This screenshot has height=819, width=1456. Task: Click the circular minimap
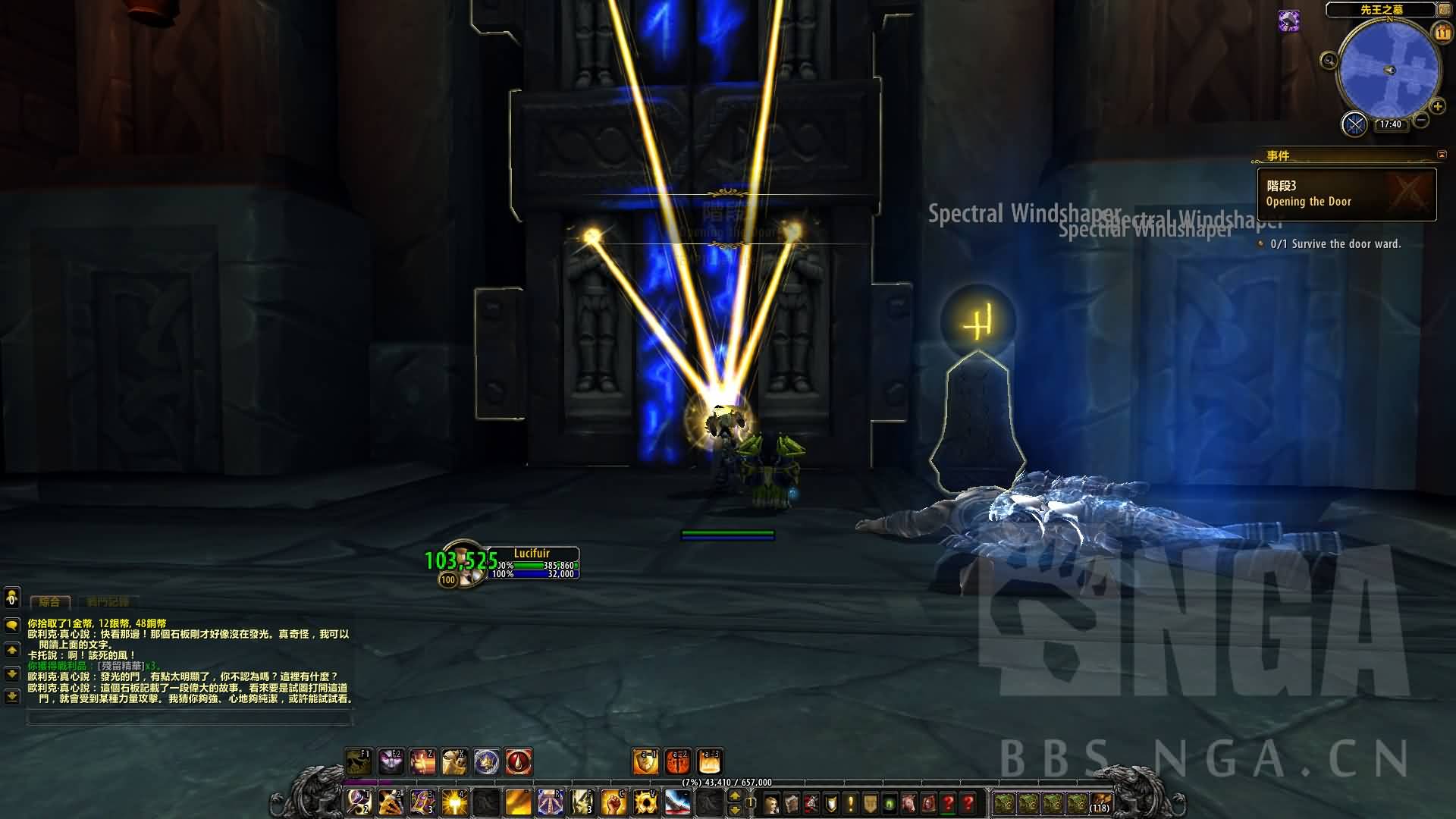click(x=1389, y=70)
